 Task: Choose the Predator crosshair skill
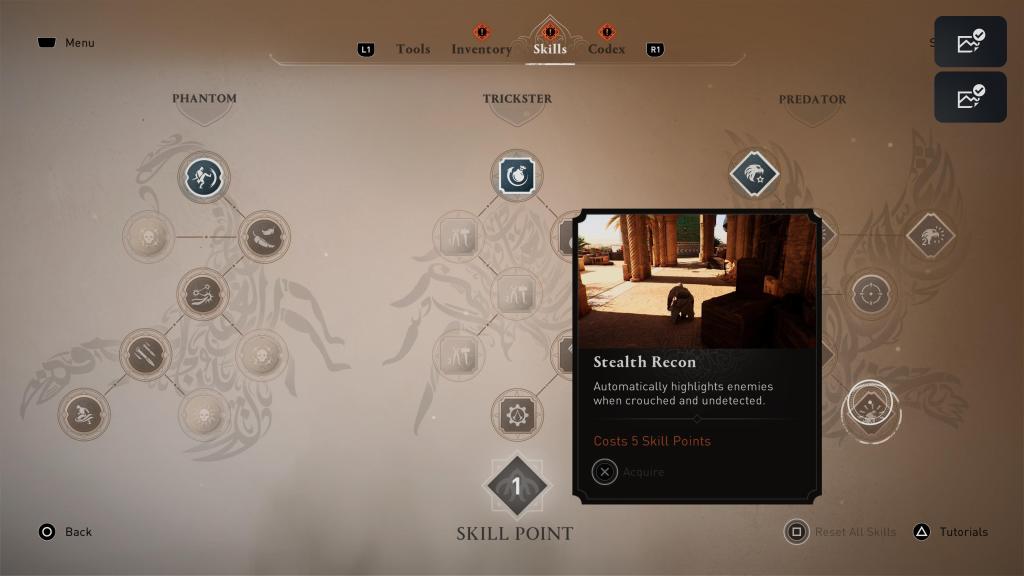[870, 295]
